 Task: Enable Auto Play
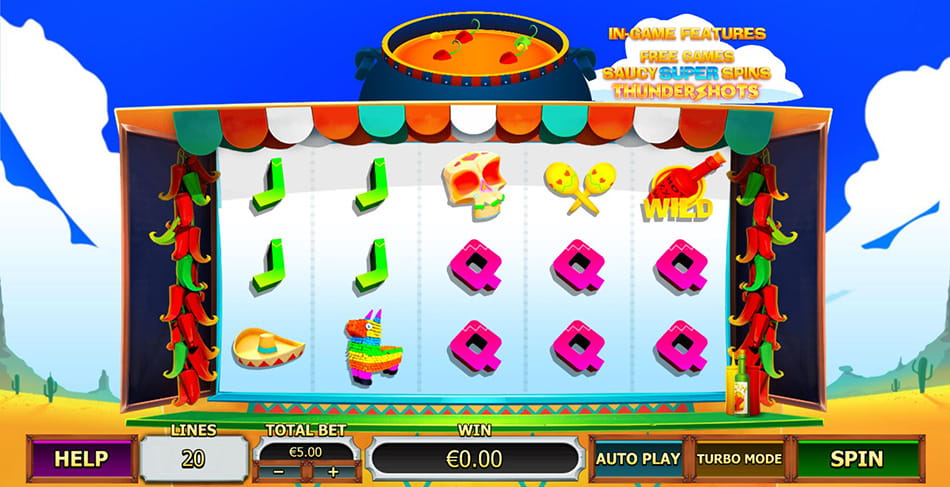pyautogui.click(x=638, y=459)
